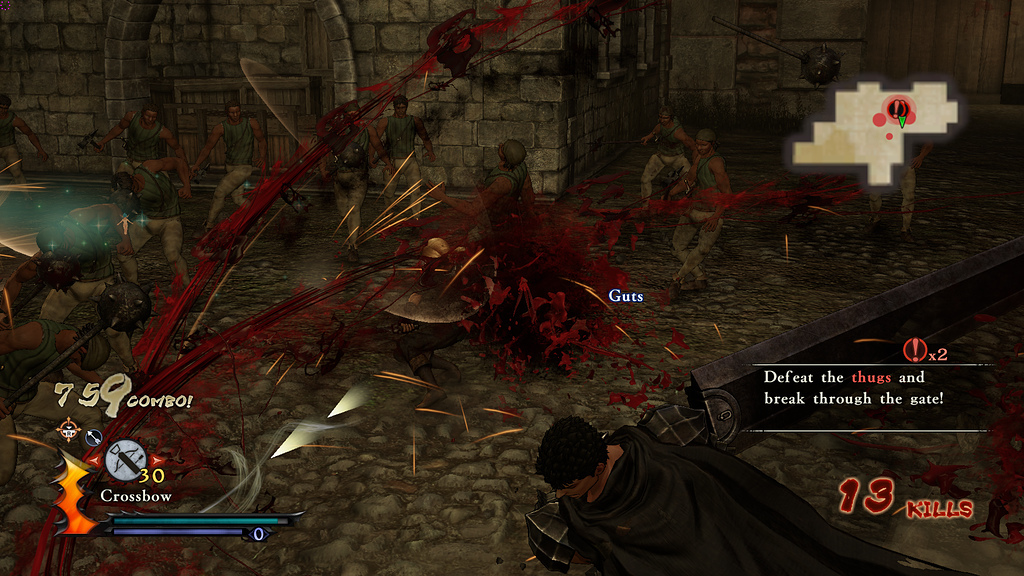Click the small blue arrow icon

93,436
